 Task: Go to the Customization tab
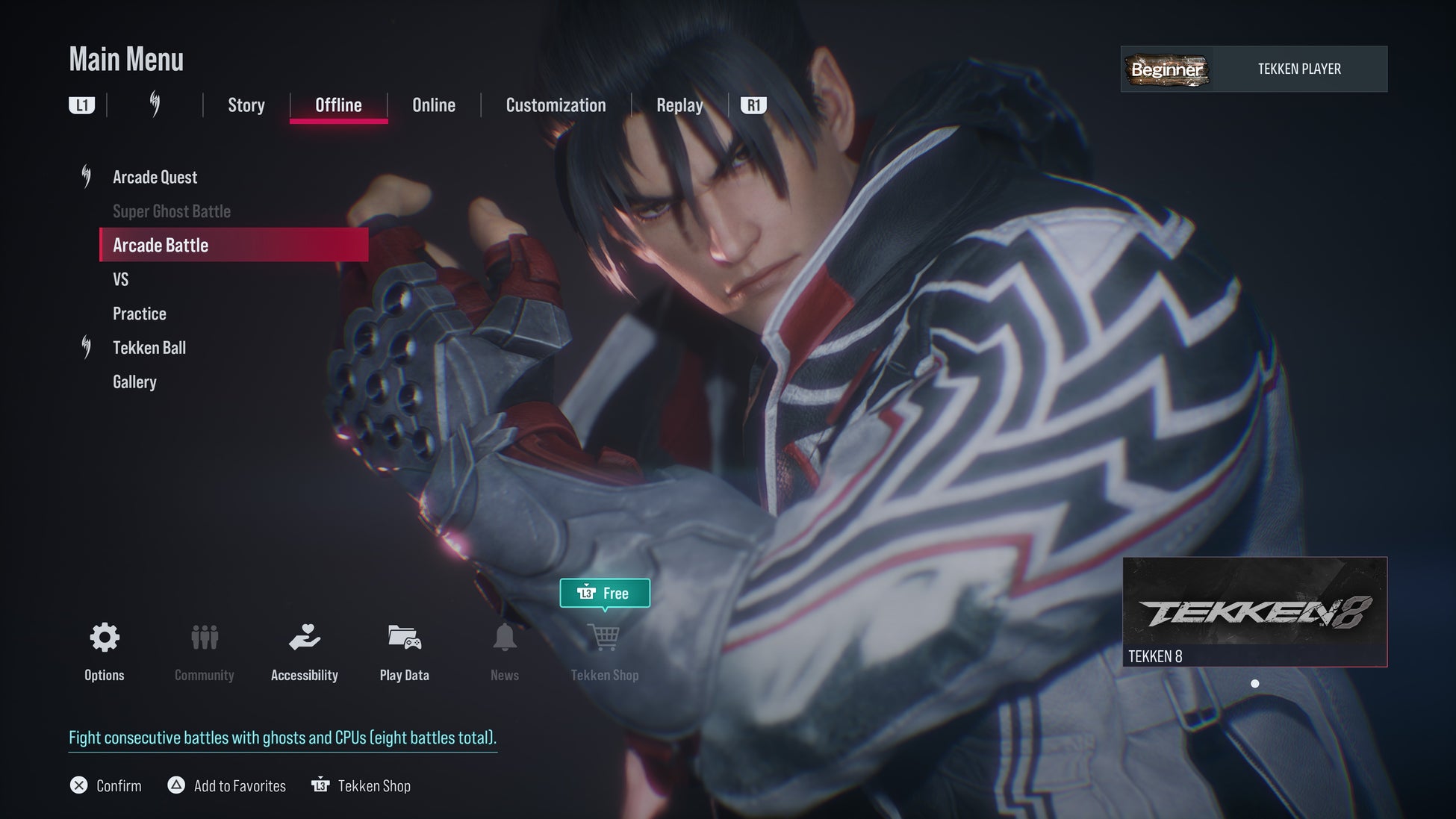(x=556, y=105)
